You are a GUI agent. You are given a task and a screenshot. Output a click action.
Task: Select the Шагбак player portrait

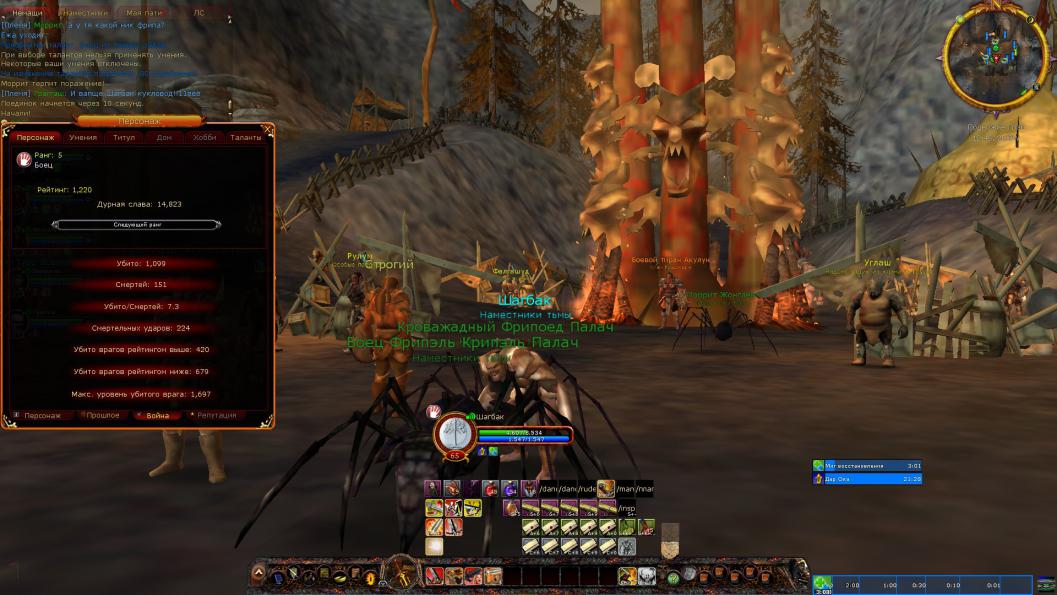(x=453, y=435)
